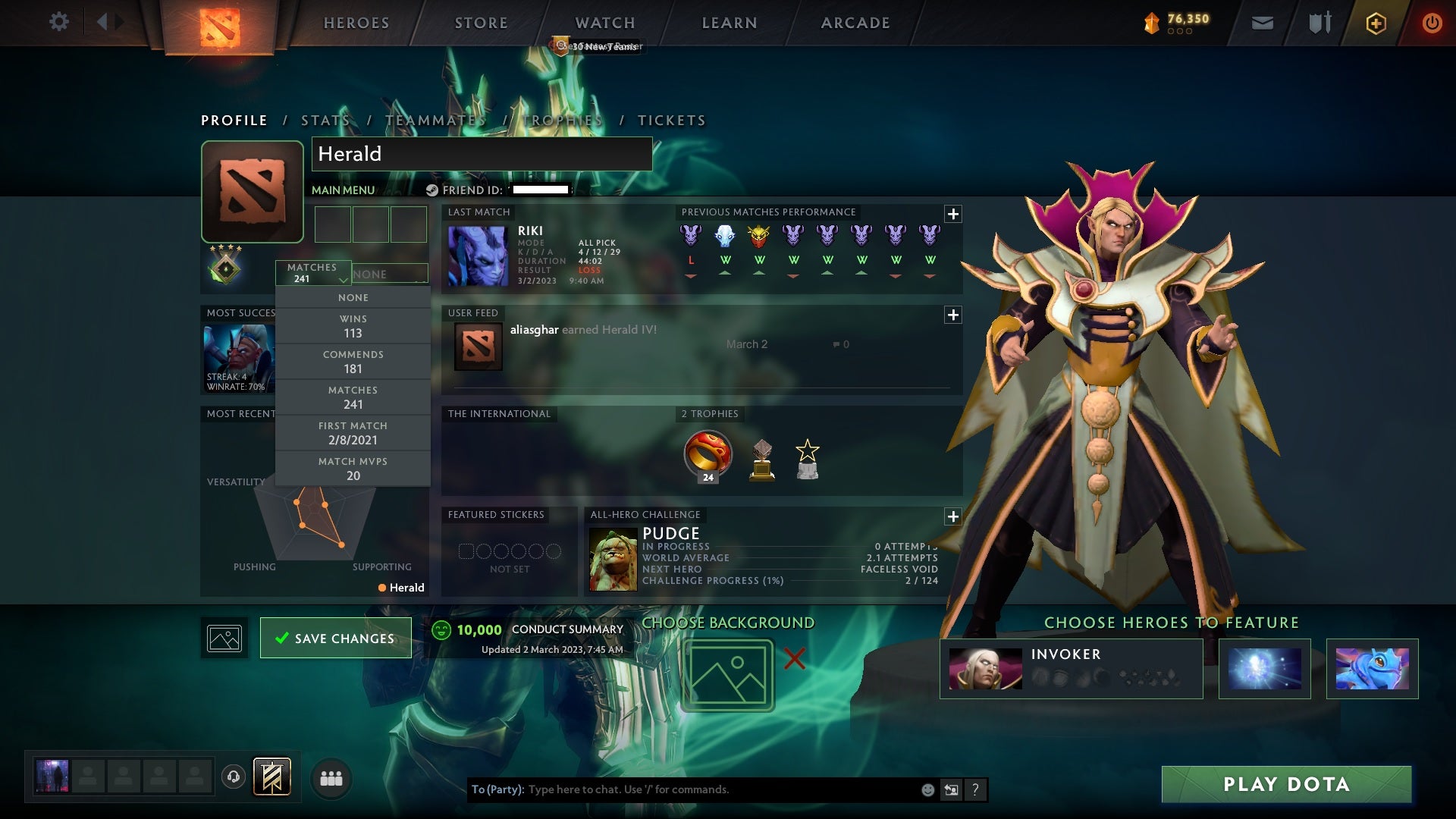The height and width of the screenshot is (819, 1456).
Task: Choose Commends from the dropdown list
Action: click(x=353, y=362)
